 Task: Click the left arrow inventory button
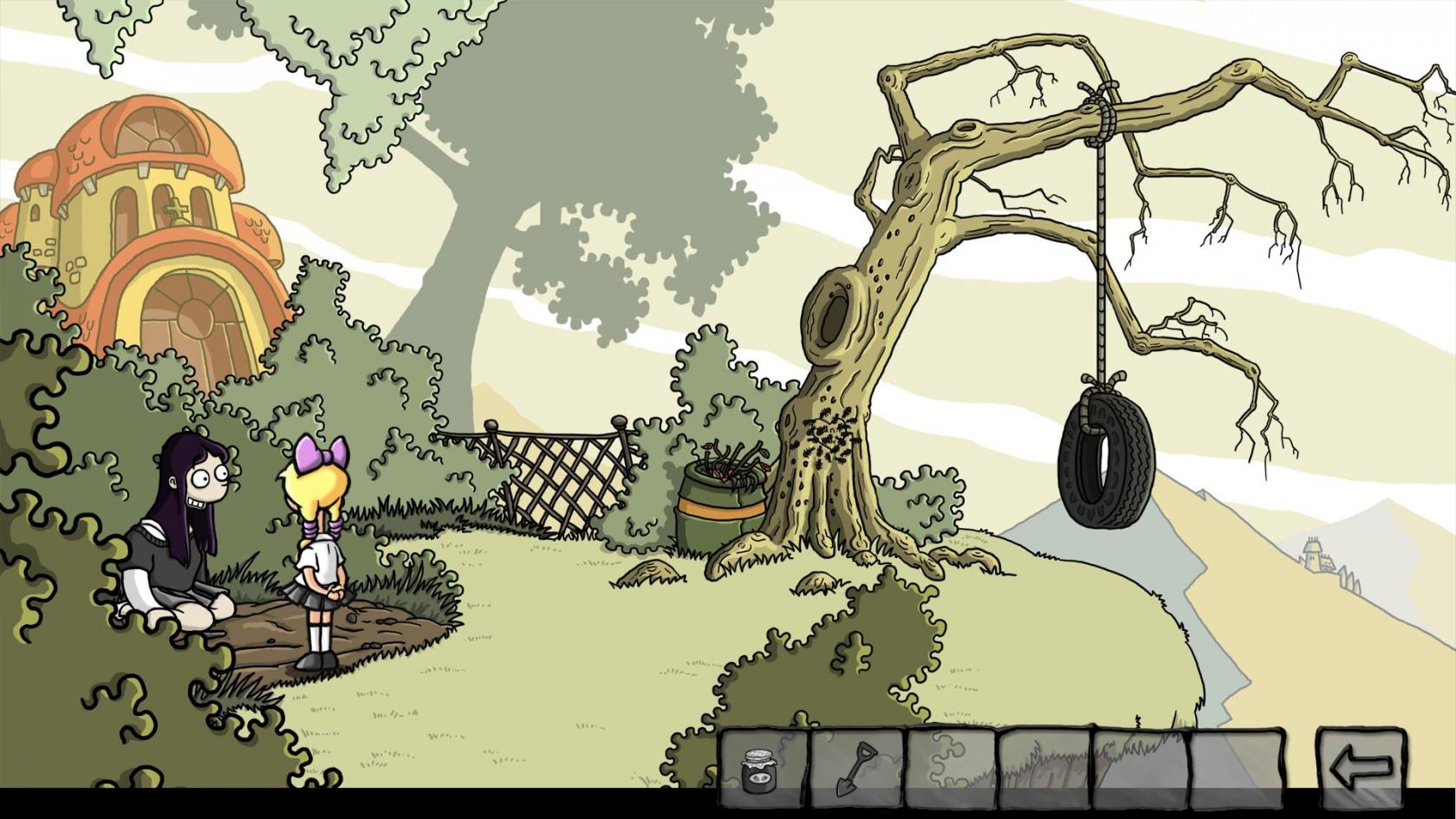[1360, 767]
